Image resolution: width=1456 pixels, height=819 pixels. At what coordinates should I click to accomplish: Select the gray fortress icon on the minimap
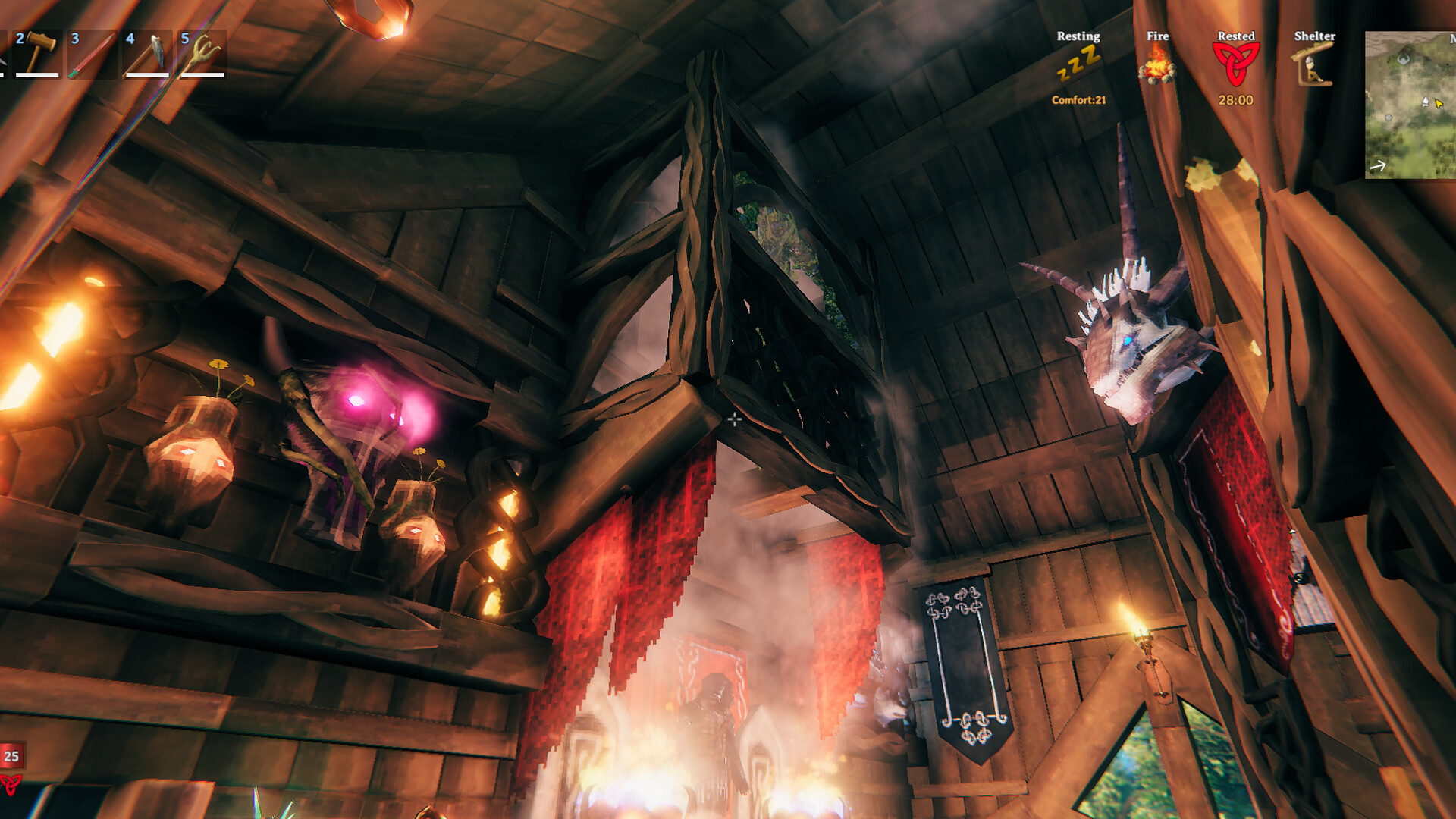(1403, 58)
